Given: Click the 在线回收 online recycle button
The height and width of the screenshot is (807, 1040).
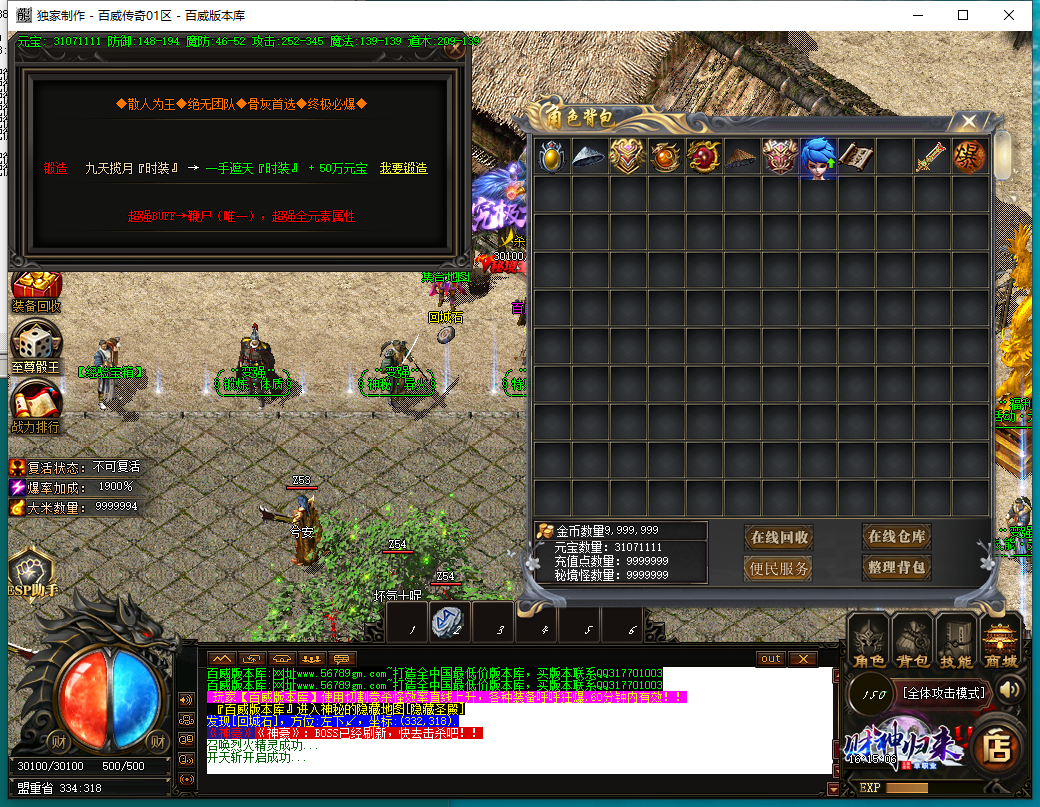Looking at the screenshot, I should pos(779,537).
